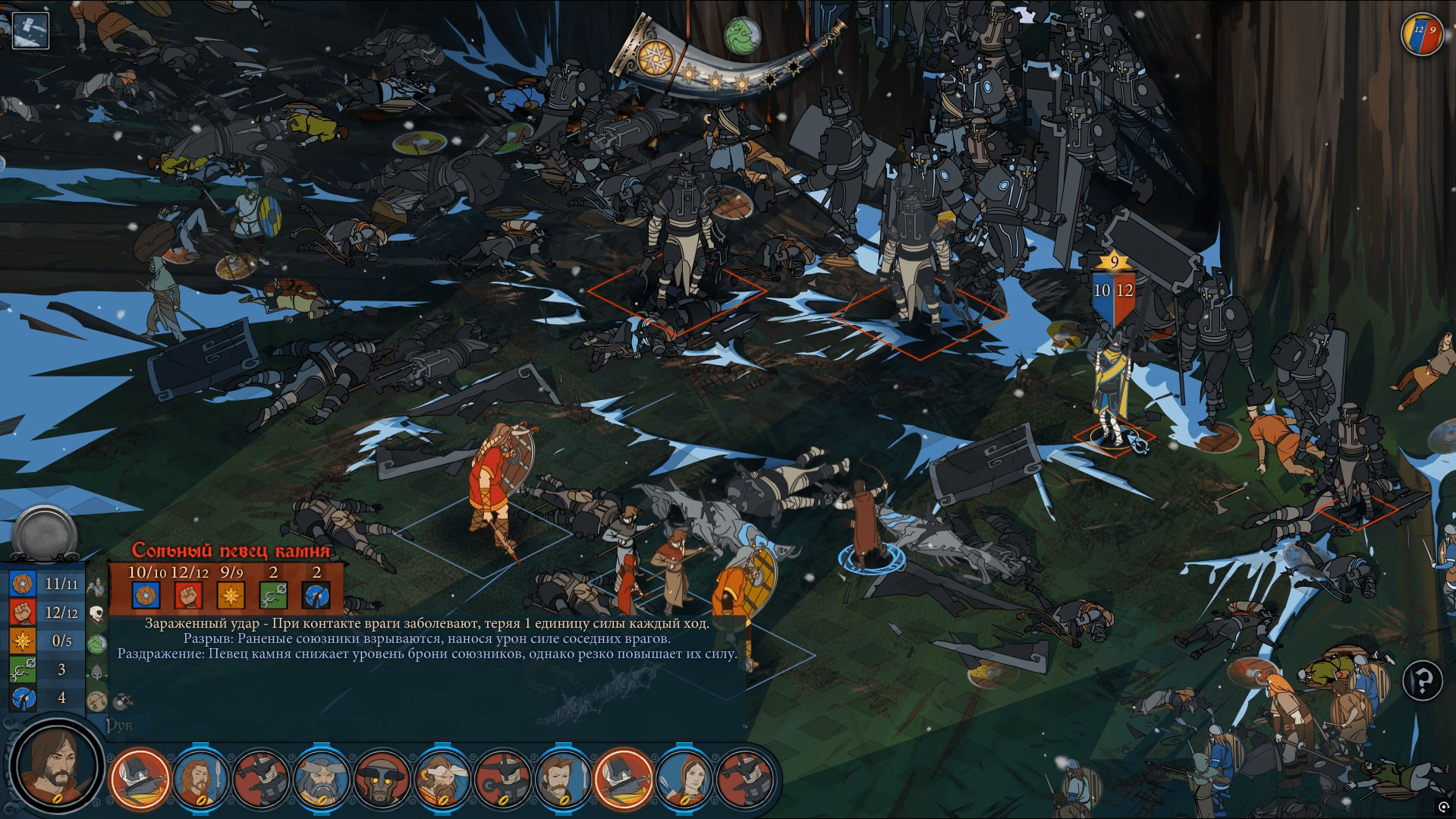Choose the grey-bearded horned varl portrait

click(321, 779)
